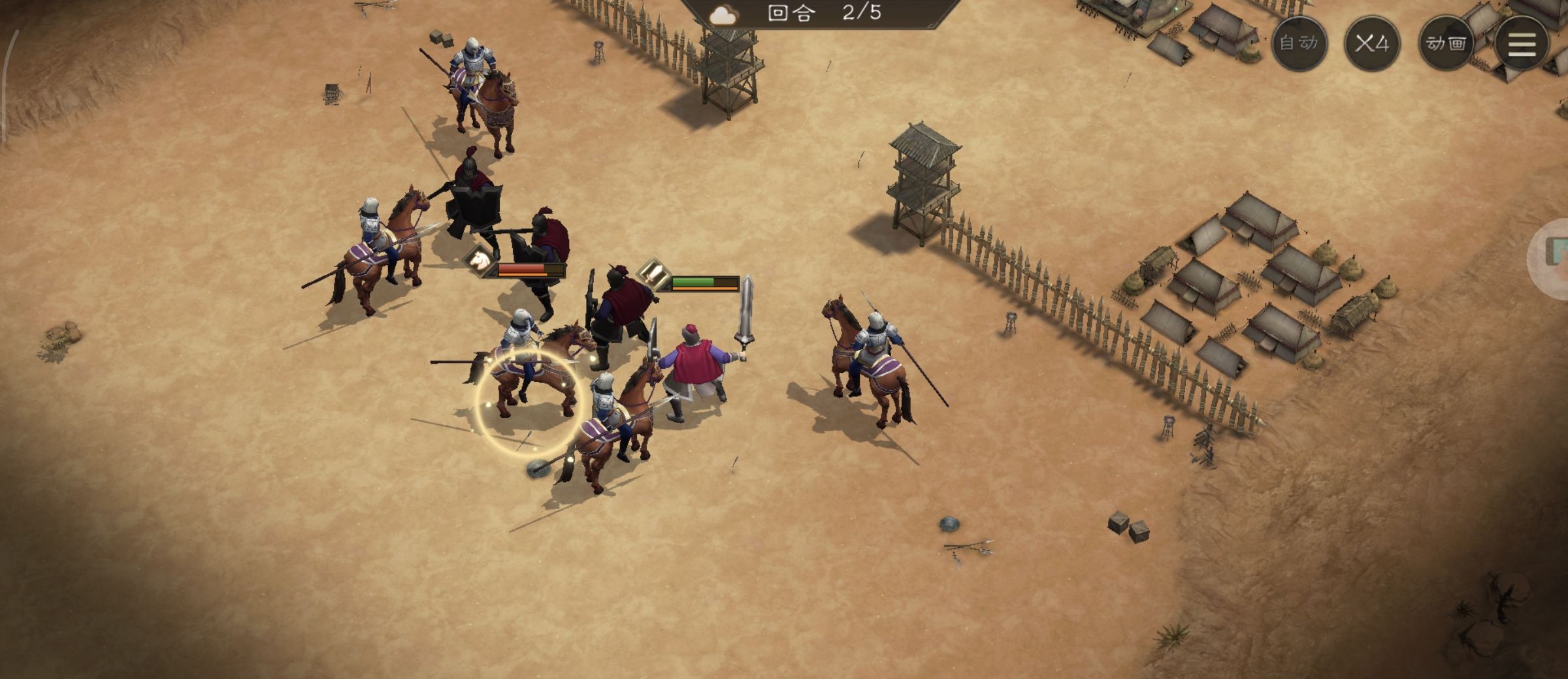Toggle the 动画 animation button

coord(1445,44)
